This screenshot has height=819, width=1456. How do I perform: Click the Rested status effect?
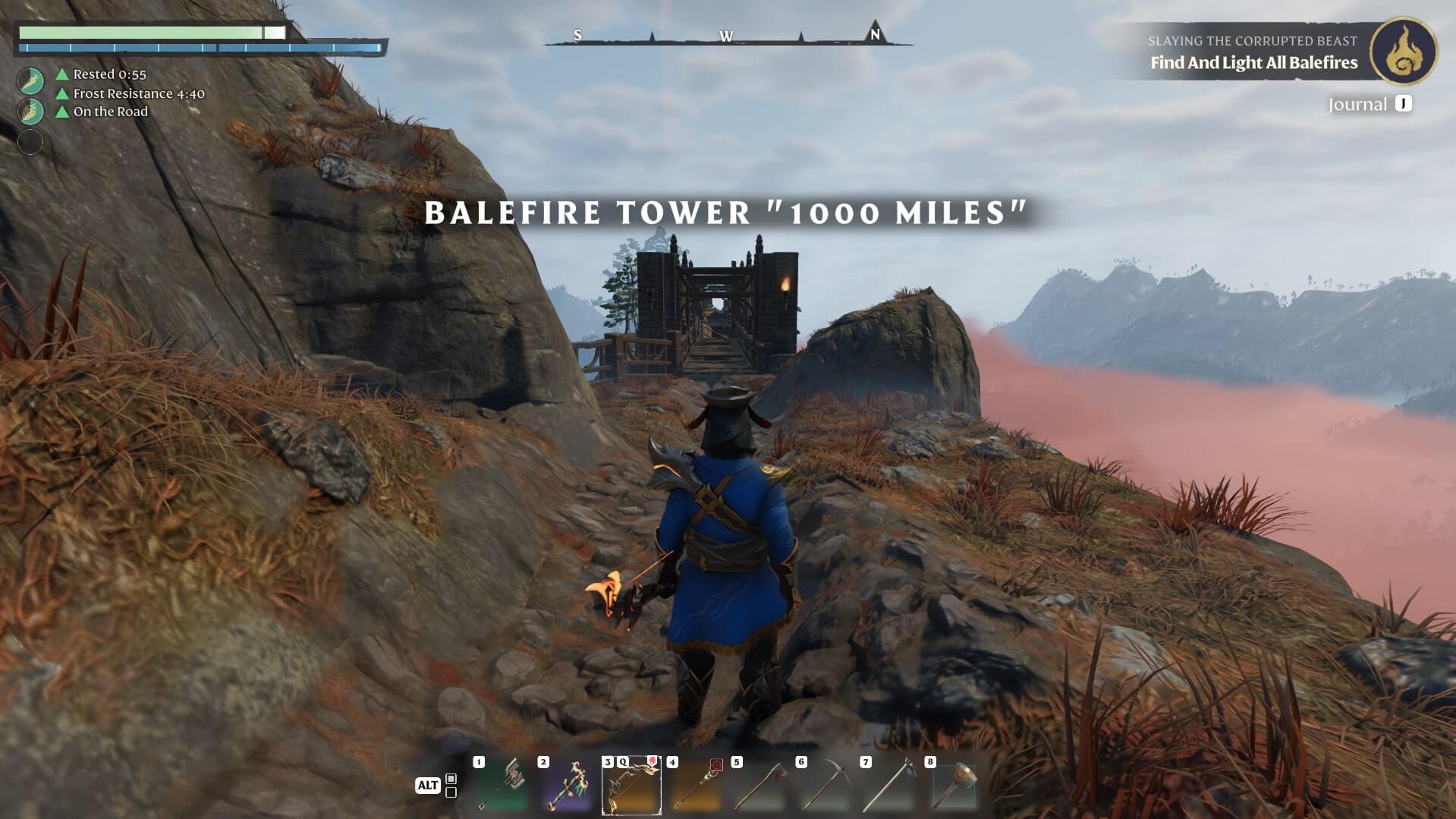coord(109,74)
